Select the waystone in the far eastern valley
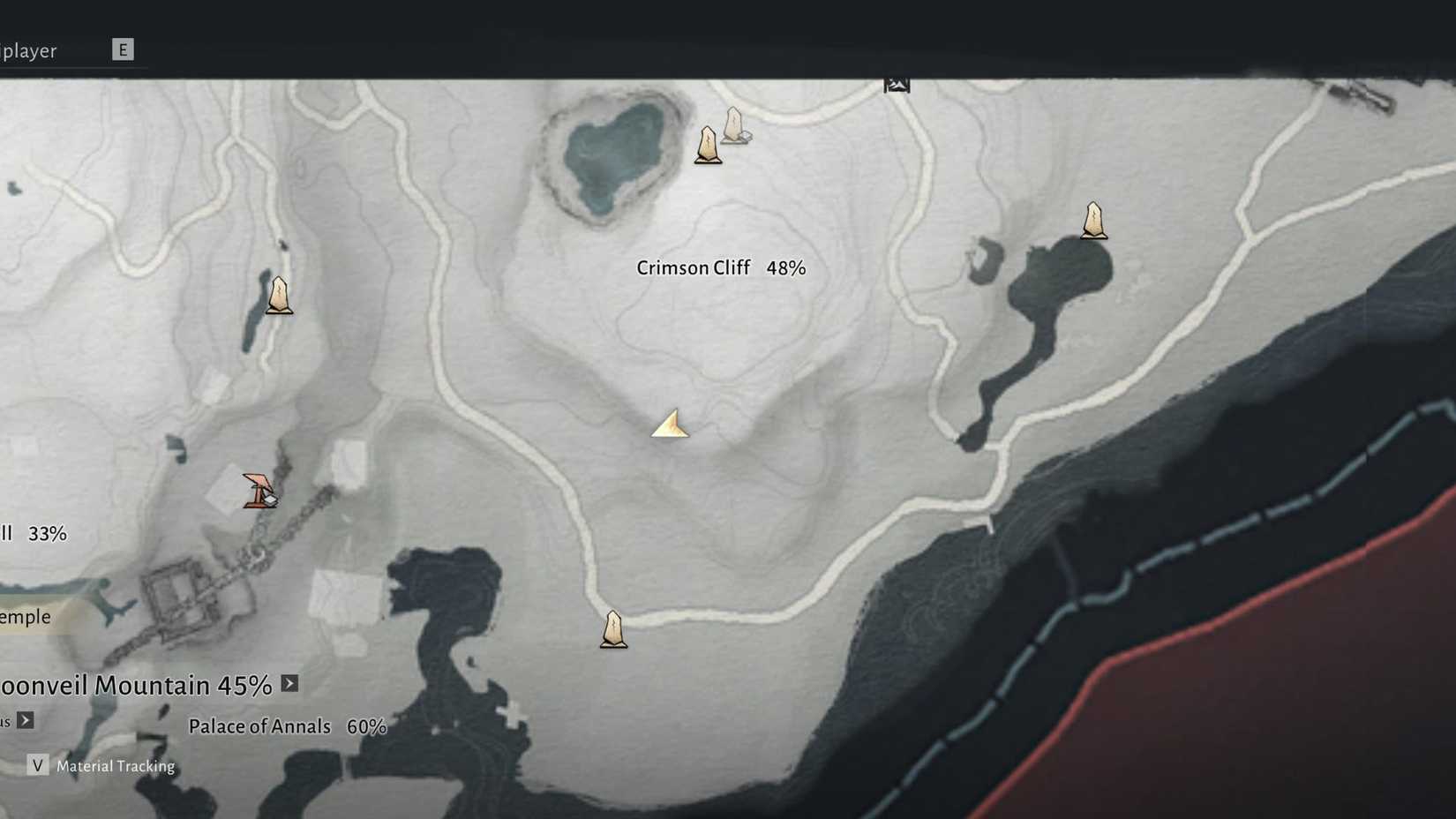 [1093, 221]
